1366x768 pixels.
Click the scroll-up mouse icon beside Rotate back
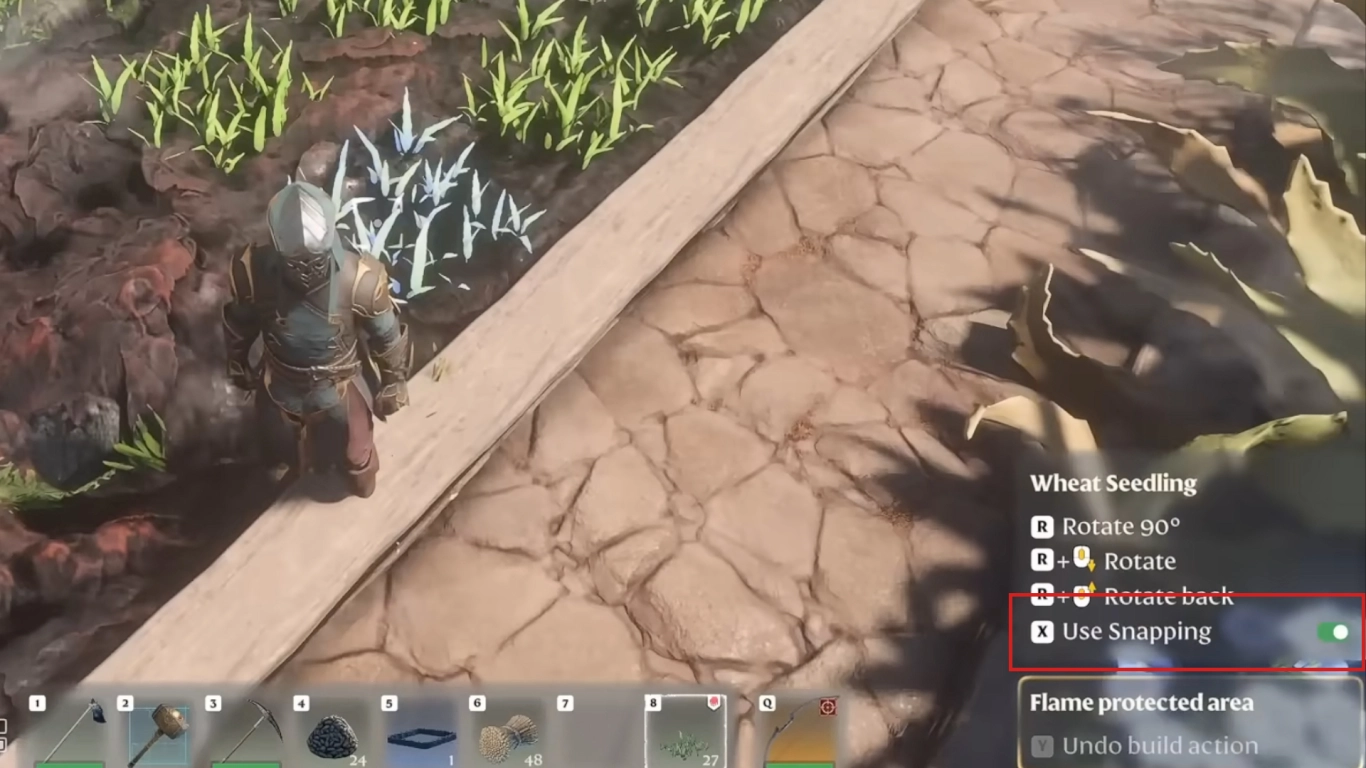pos(1081,593)
